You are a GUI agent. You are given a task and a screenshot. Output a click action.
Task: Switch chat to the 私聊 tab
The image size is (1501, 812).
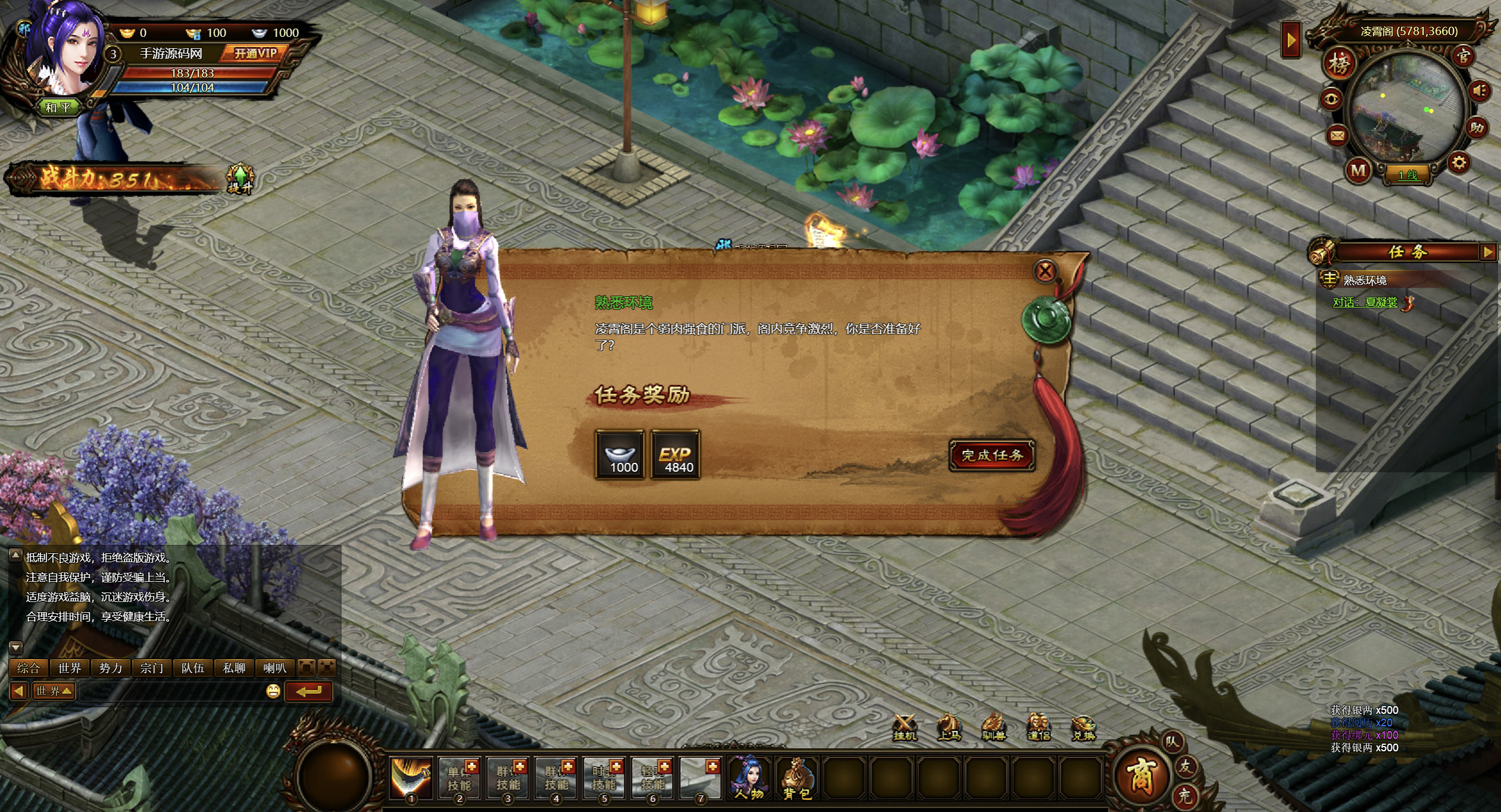(234, 668)
